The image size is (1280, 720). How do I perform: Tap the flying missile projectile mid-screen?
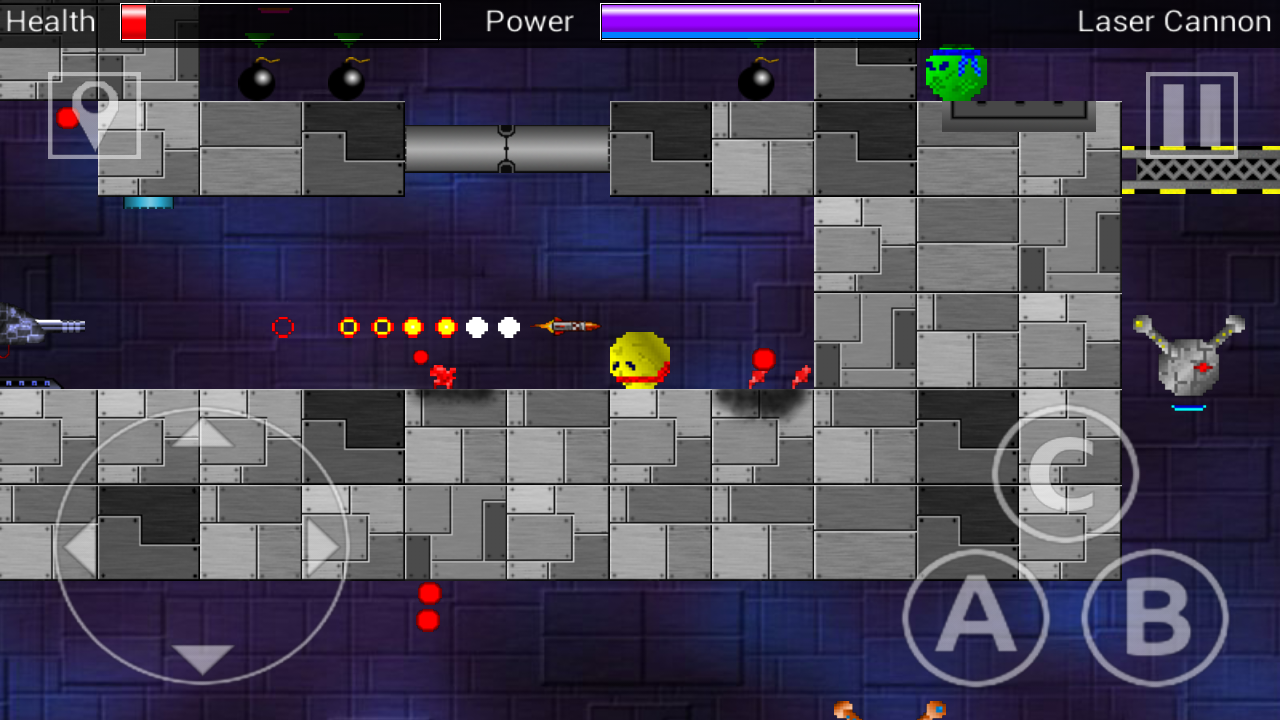click(x=568, y=324)
